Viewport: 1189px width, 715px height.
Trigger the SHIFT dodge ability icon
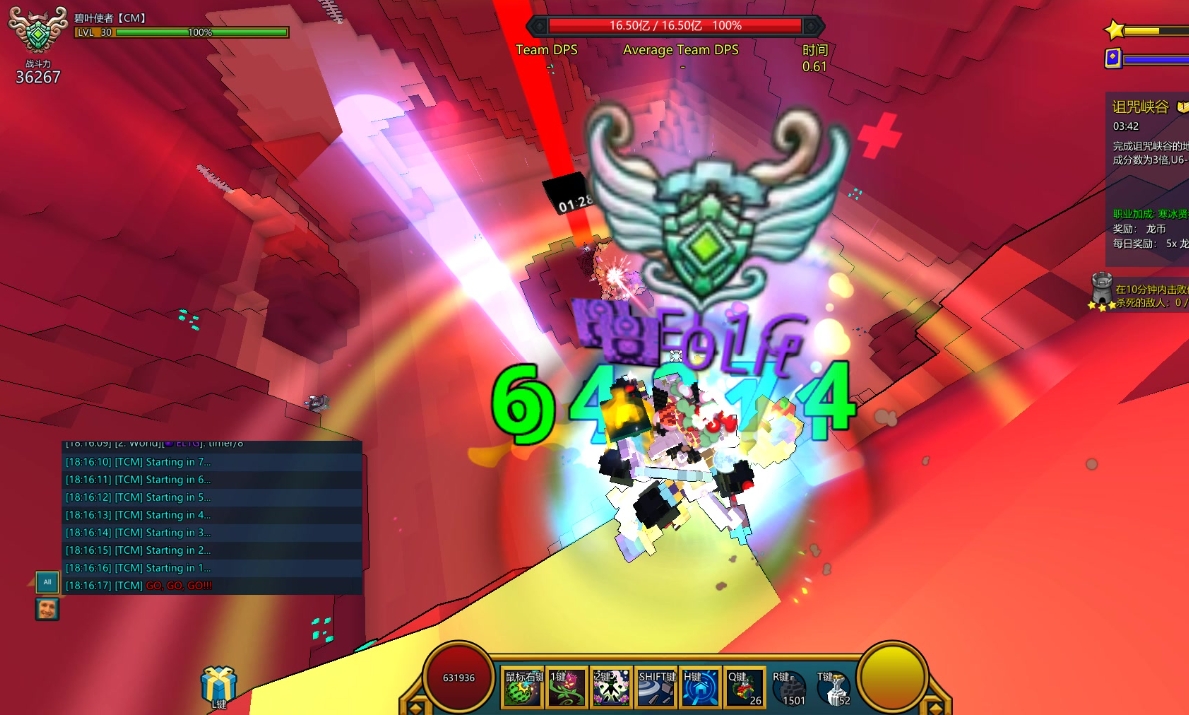pyautogui.click(x=656, y=689)
